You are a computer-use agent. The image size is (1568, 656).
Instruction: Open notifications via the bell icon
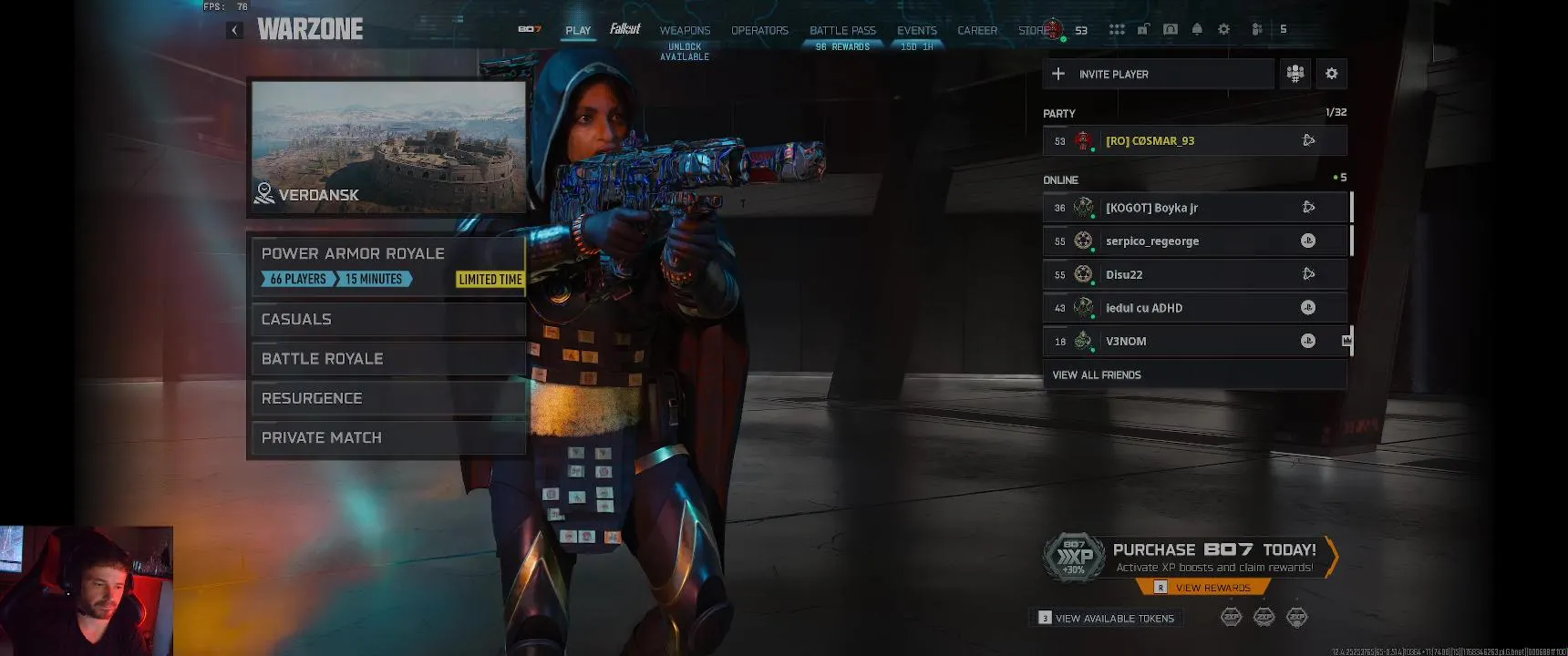click(x=1197, y=29)
